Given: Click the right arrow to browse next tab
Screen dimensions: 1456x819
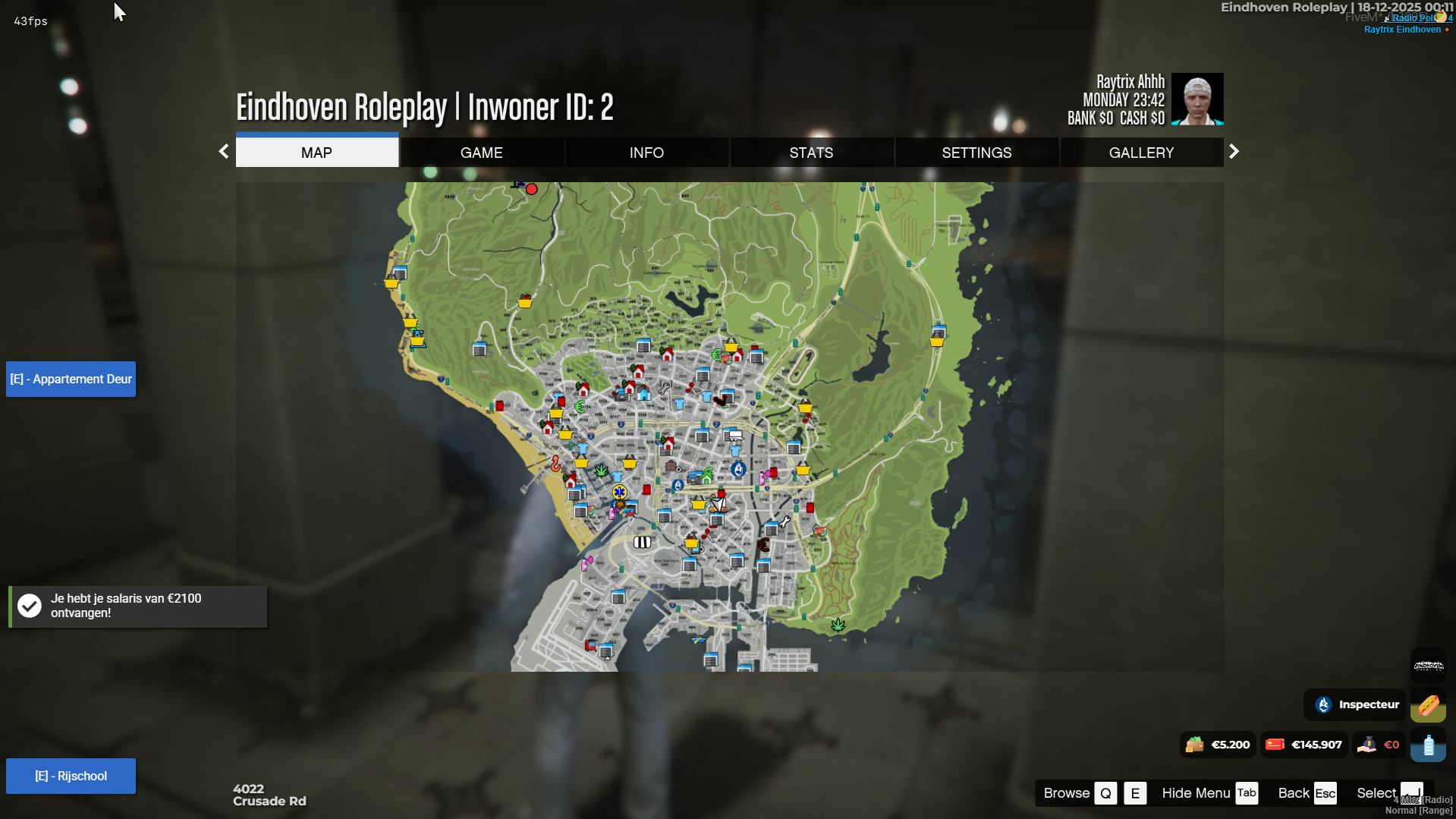Looking at the screenshot, I should point(1234,151).
